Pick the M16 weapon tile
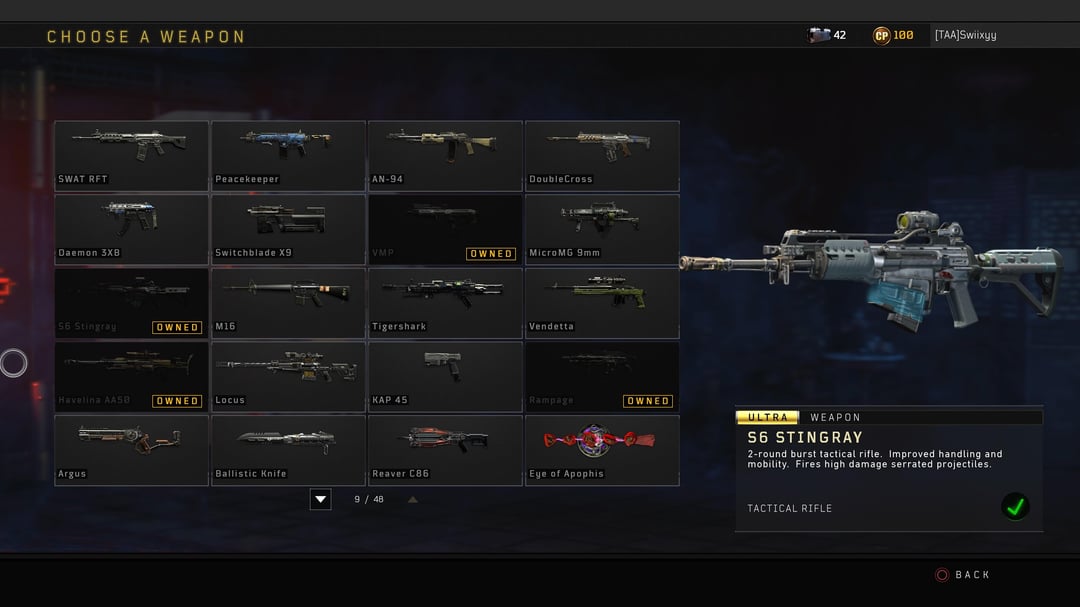Image resolution: width=1080 pixels, height=607 pixels. [x=288, y=303]
